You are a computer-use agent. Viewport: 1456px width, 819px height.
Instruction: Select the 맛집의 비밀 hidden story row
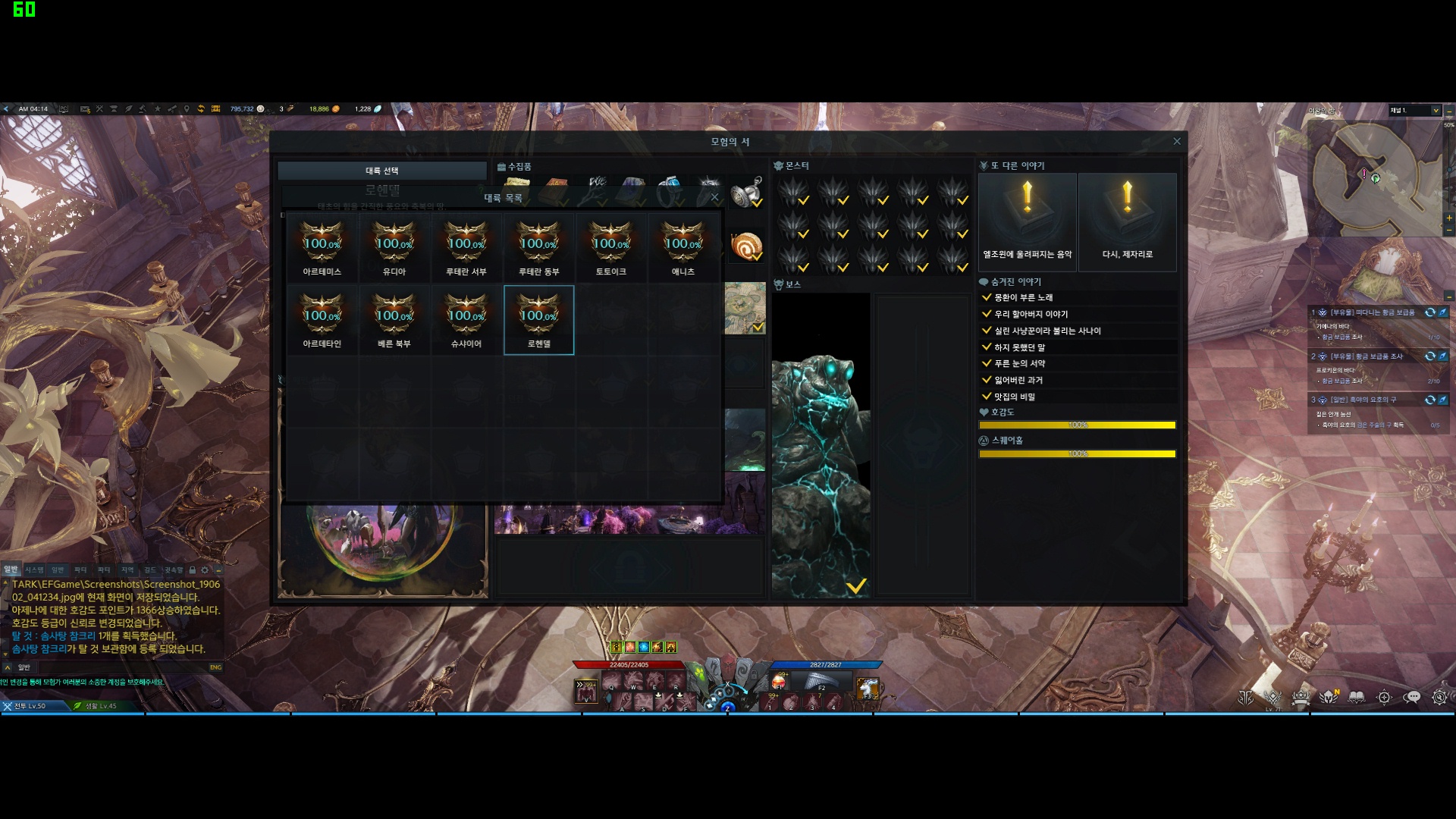1015,397
